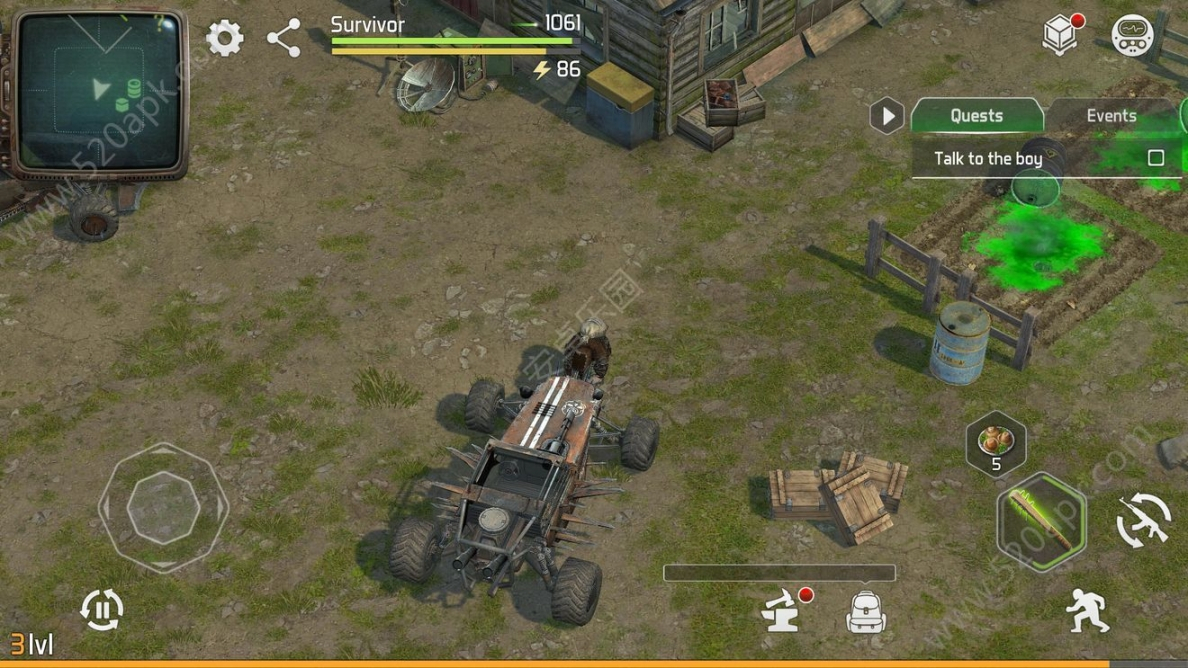Open the anvil crafting menu
The height and width of the screenshot is (668, 1188).
(783, 611)
